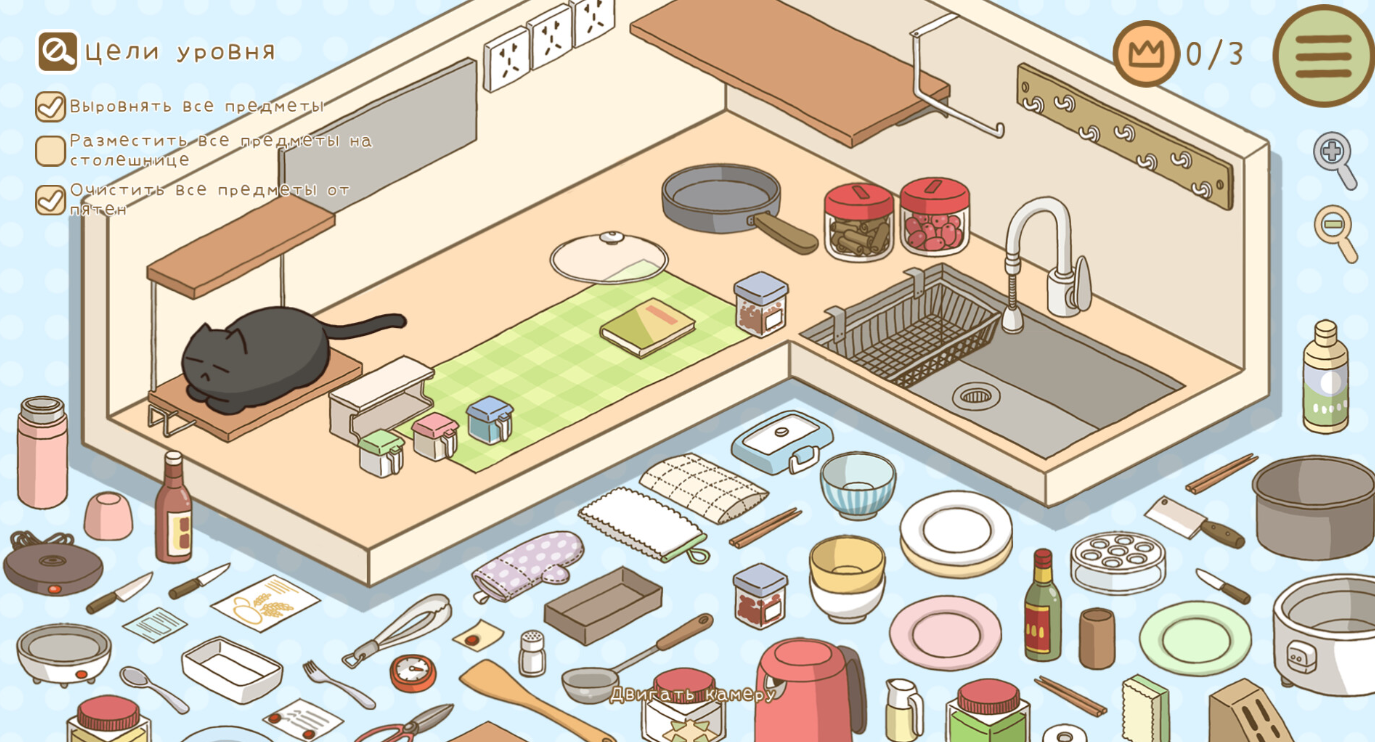Click the zoom-out magnifier with minus
The image size is (1375, 742).
1334,231
